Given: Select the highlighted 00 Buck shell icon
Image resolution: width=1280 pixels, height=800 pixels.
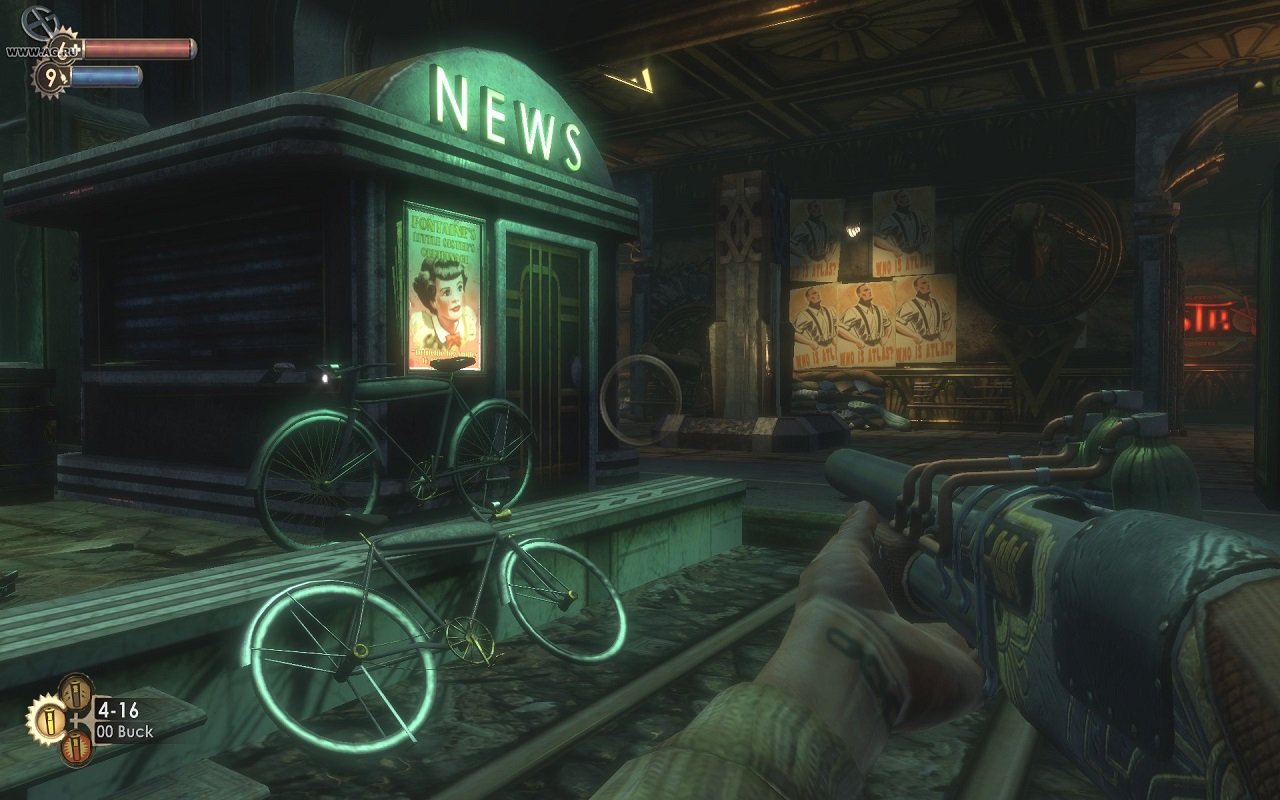Looking at the screenshot, I should click(51, 722).
